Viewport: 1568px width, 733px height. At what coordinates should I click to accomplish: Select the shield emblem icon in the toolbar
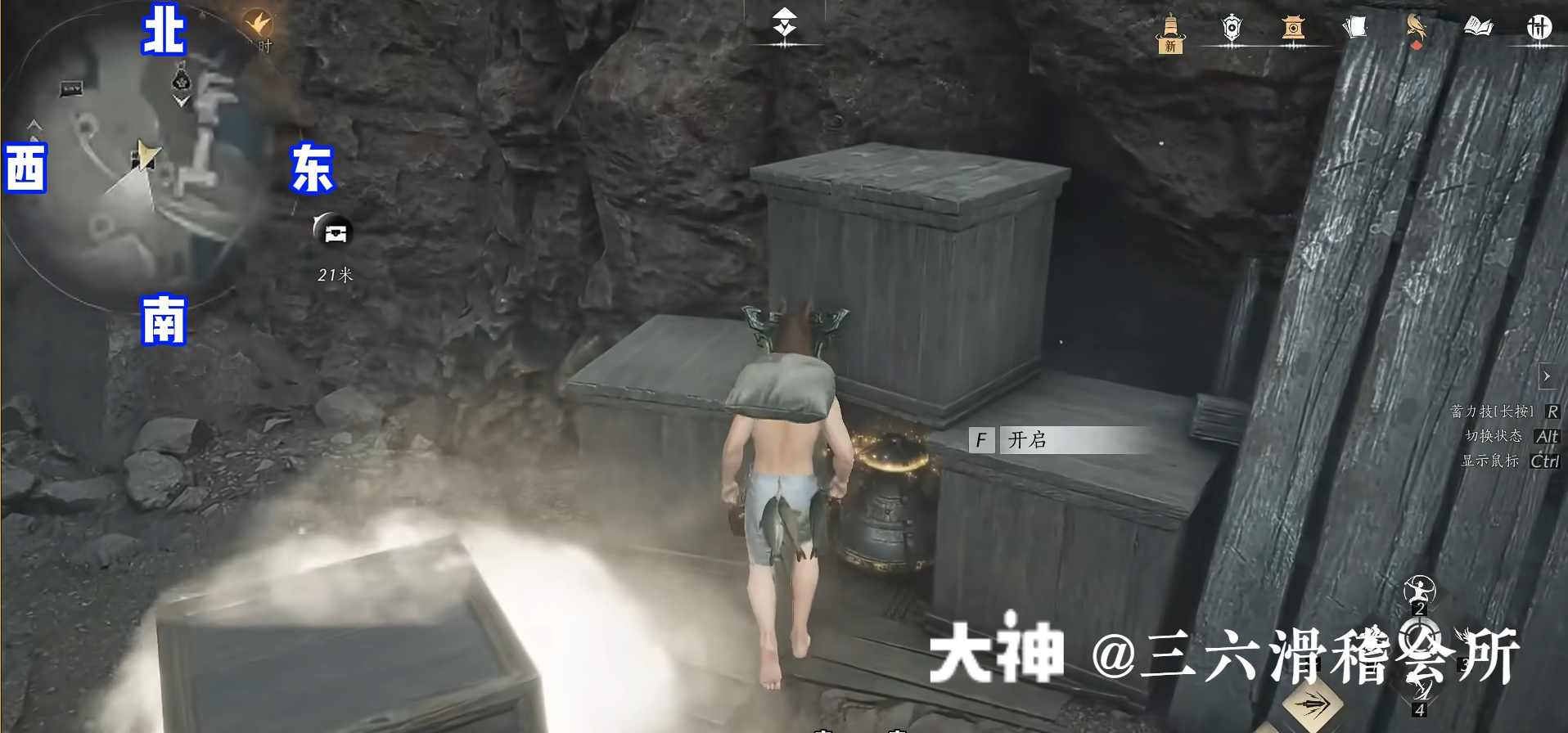coord(1232,29)
